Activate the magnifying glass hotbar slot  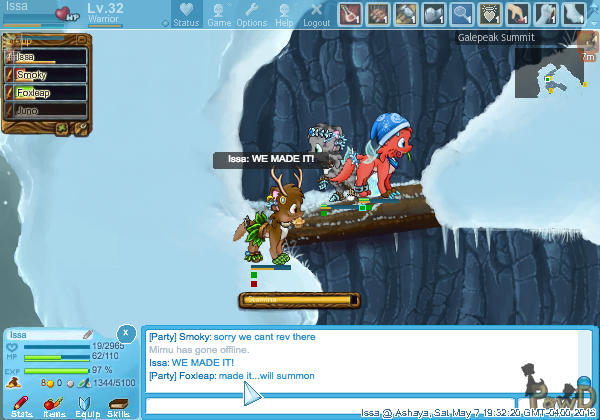(462, 13)
